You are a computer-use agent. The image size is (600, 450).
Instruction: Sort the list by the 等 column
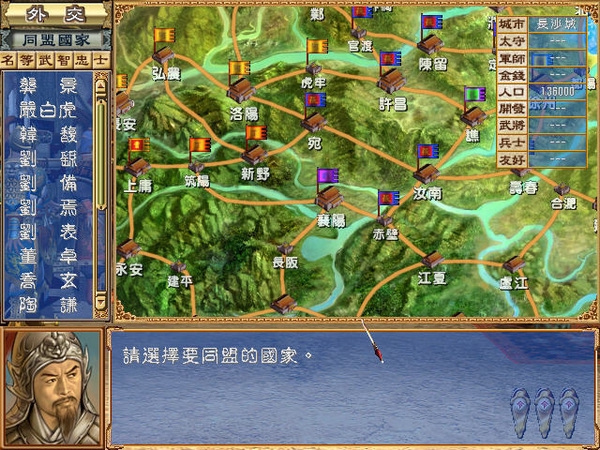30,61
